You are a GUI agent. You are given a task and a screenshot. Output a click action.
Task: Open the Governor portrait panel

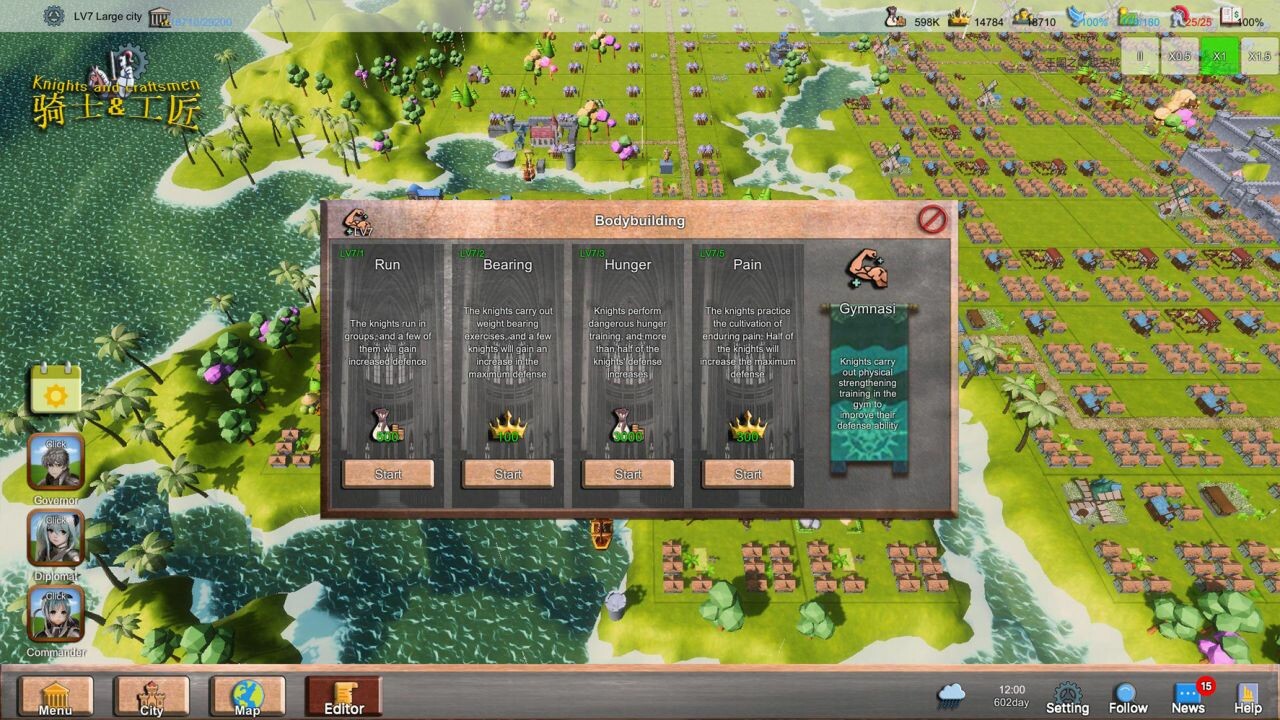pyautogui.click(x=55, y=460)
